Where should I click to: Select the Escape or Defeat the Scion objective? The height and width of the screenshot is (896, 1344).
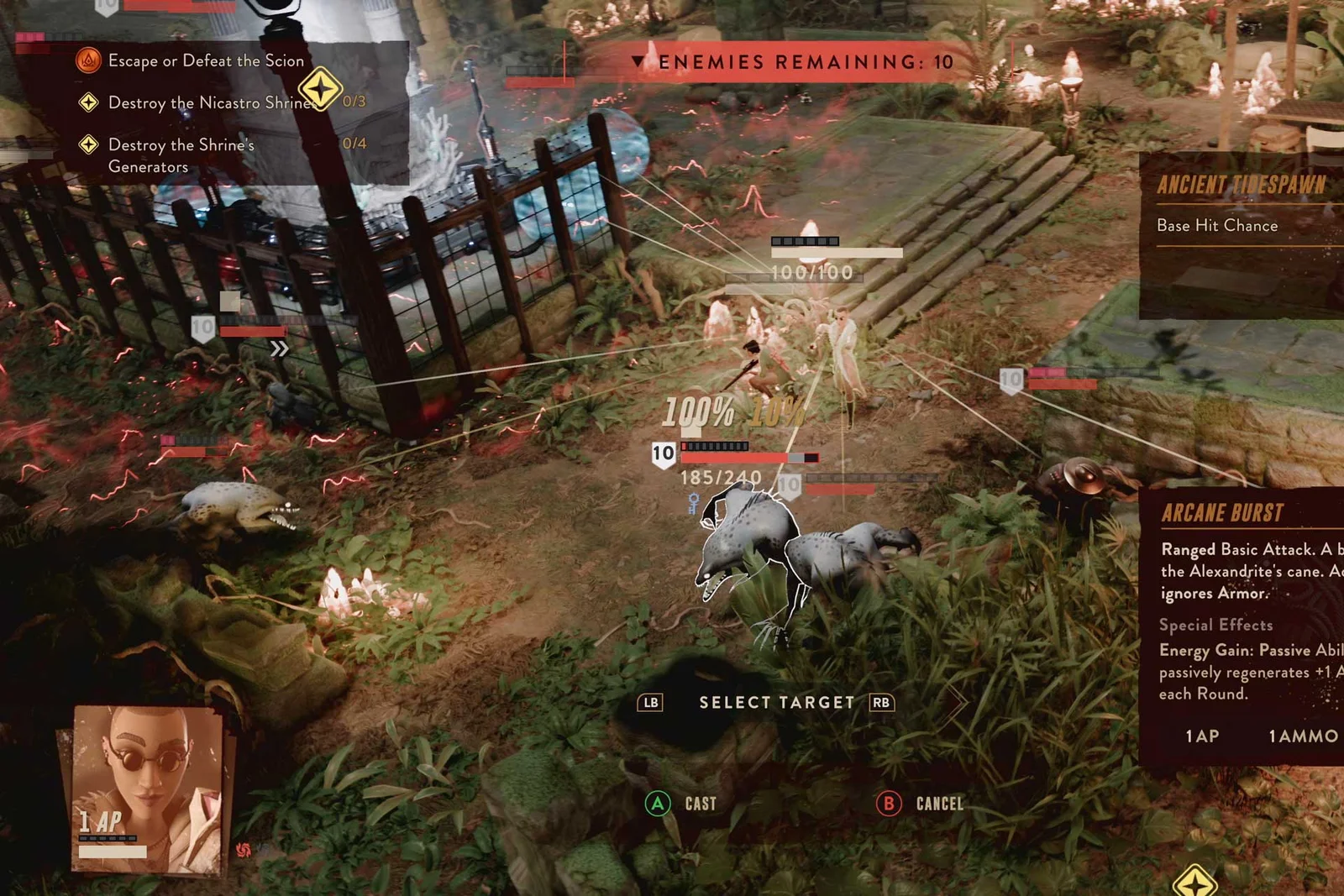click(205, 61)
